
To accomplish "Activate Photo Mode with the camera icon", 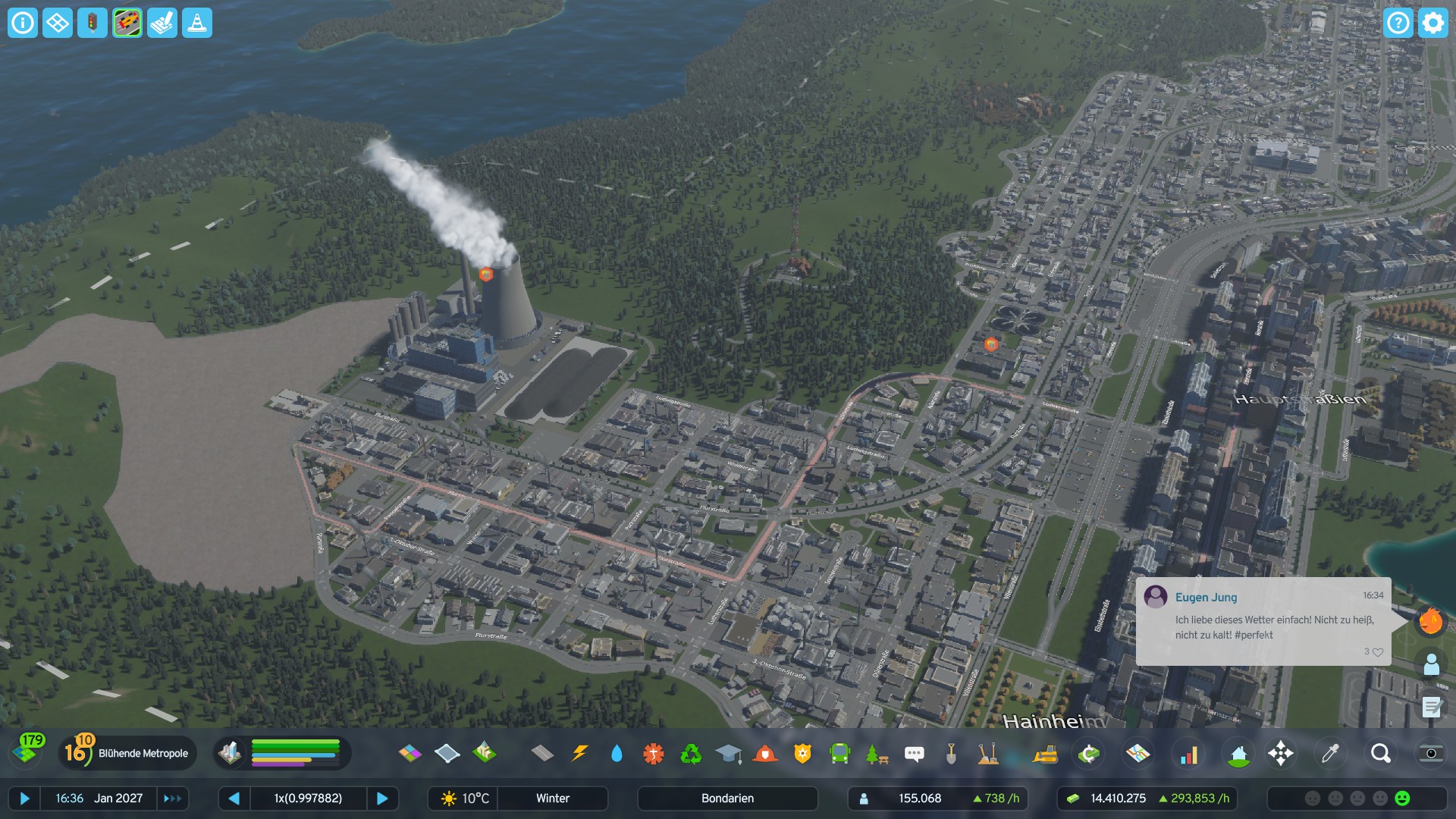I will coord(1432,753).
